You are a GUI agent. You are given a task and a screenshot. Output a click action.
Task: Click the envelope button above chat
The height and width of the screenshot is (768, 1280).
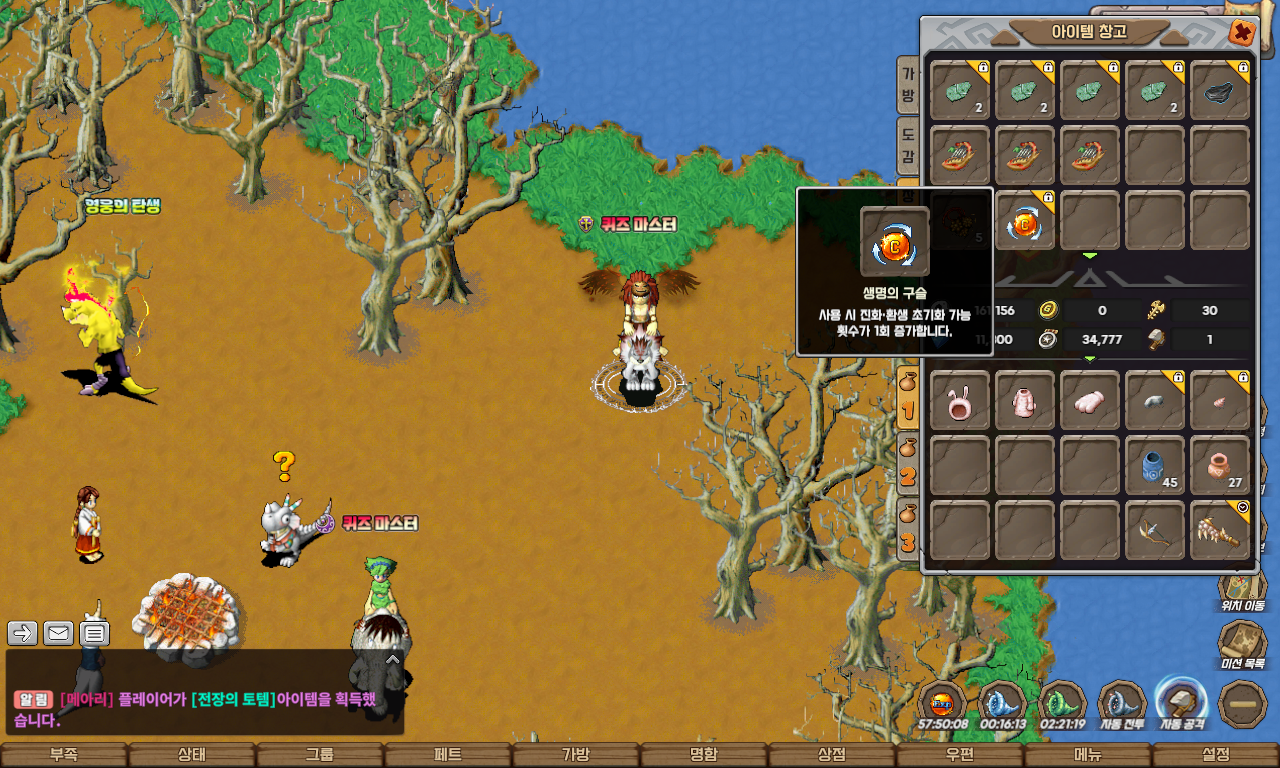click(x=58, y=633)
